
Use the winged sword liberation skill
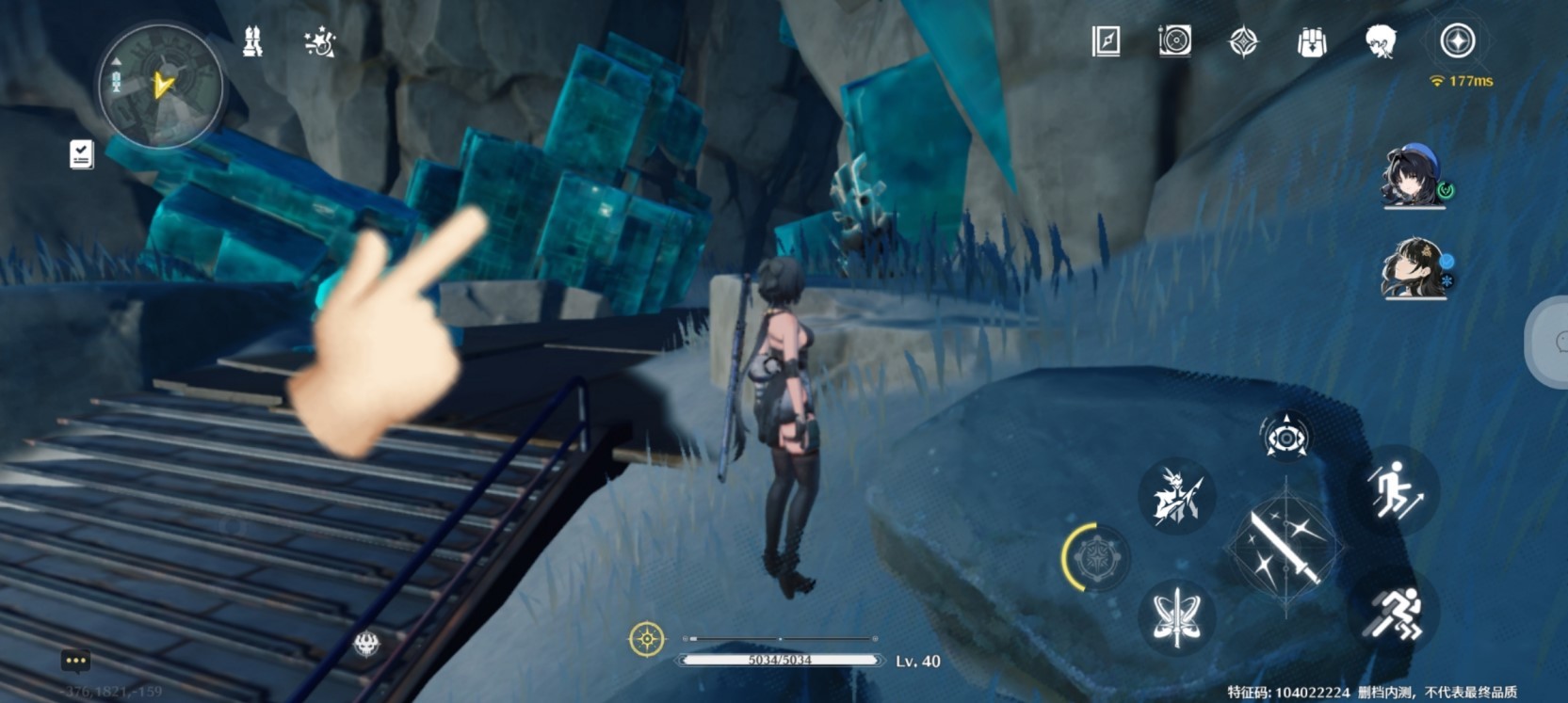pos(1176,617)
